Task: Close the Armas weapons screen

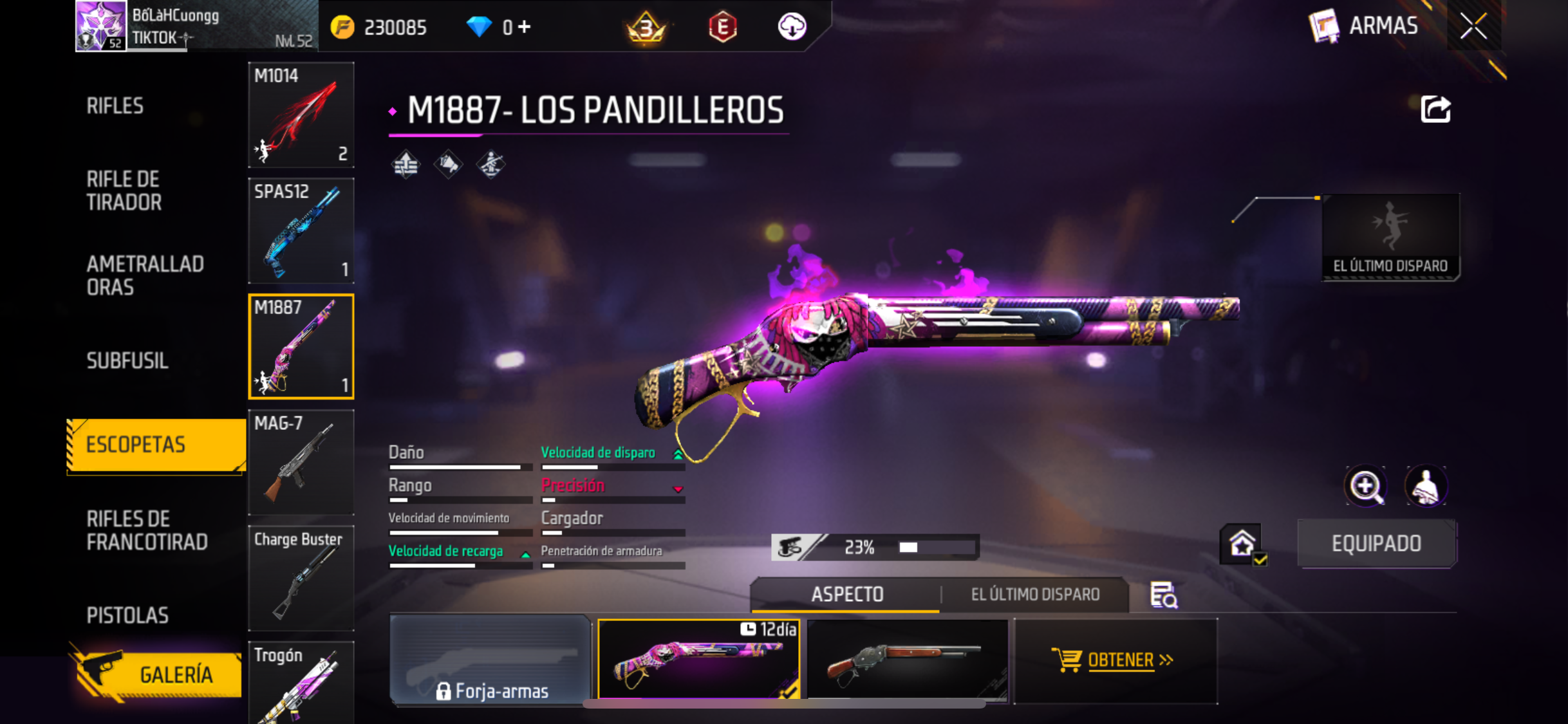Action: point(1473,26)
